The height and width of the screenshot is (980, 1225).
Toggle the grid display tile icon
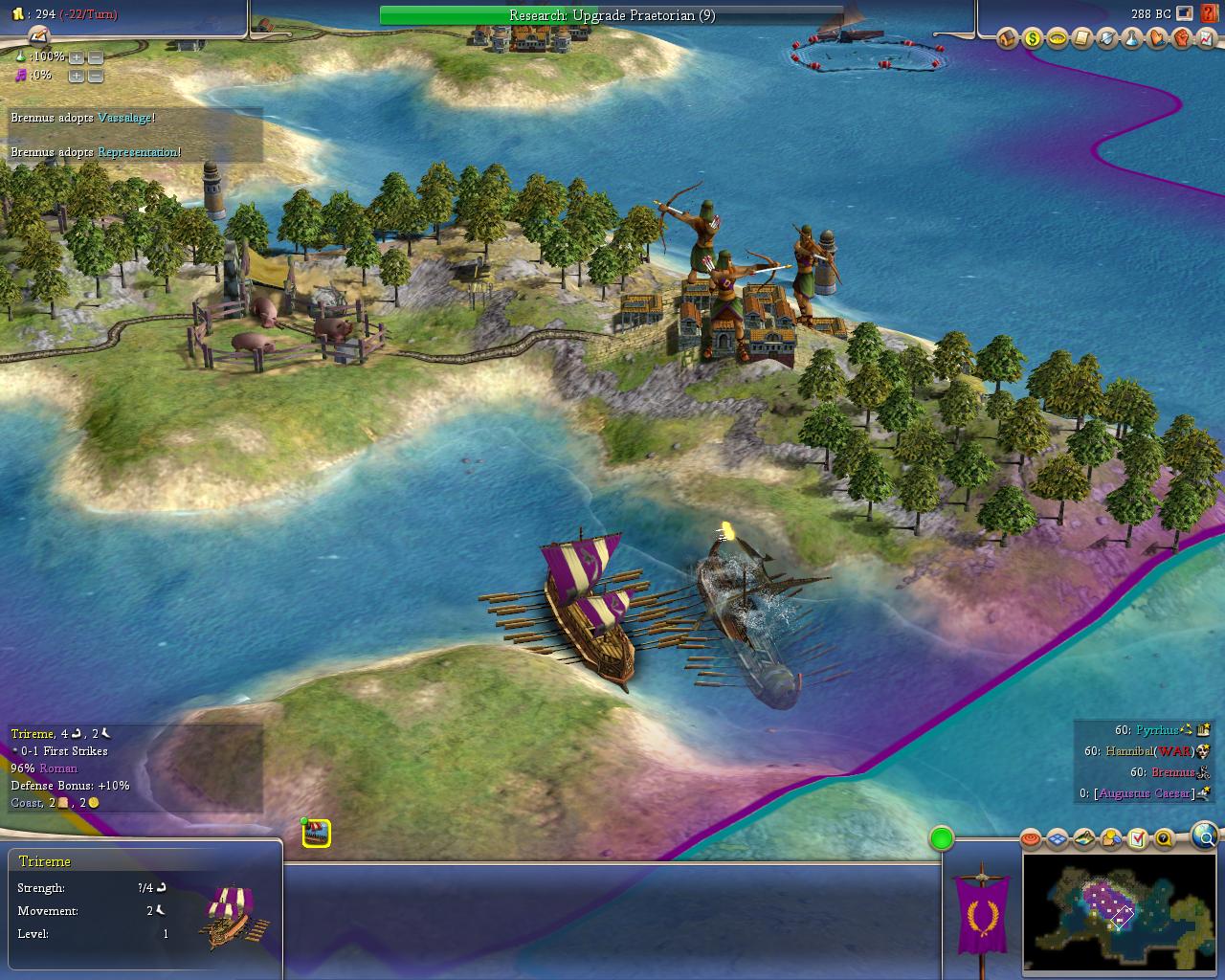[1058, 839]
